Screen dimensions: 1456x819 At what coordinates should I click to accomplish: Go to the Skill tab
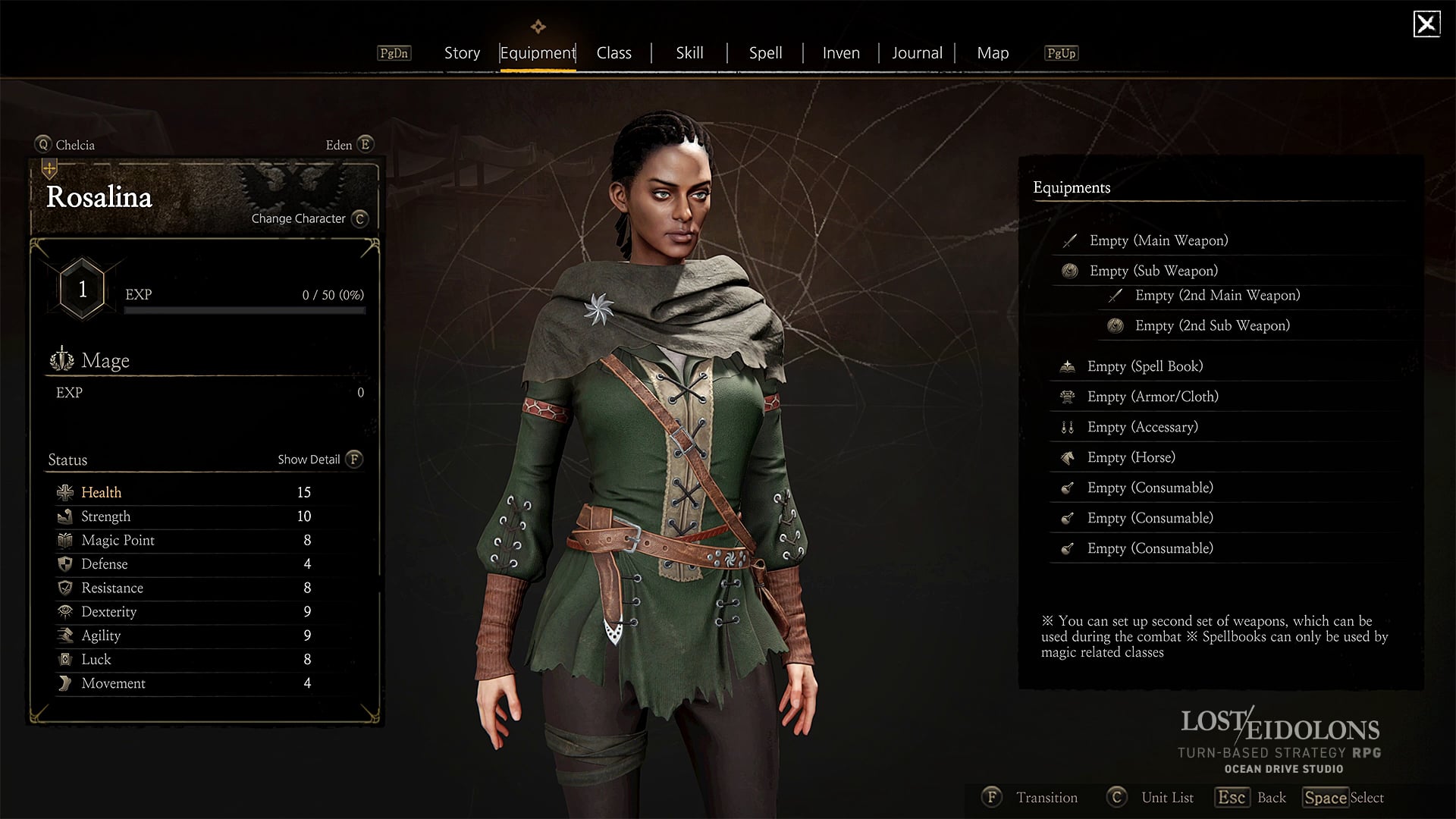coord(689,53)
